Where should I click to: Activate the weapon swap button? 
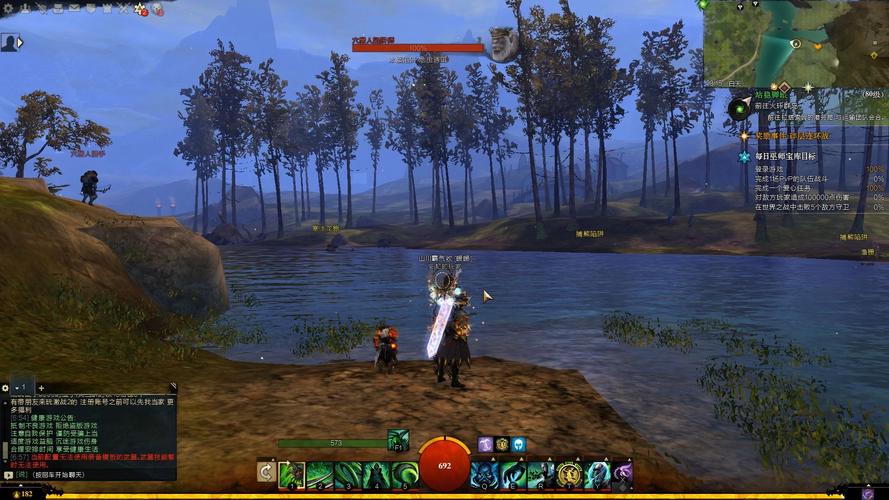click(266, 472)
